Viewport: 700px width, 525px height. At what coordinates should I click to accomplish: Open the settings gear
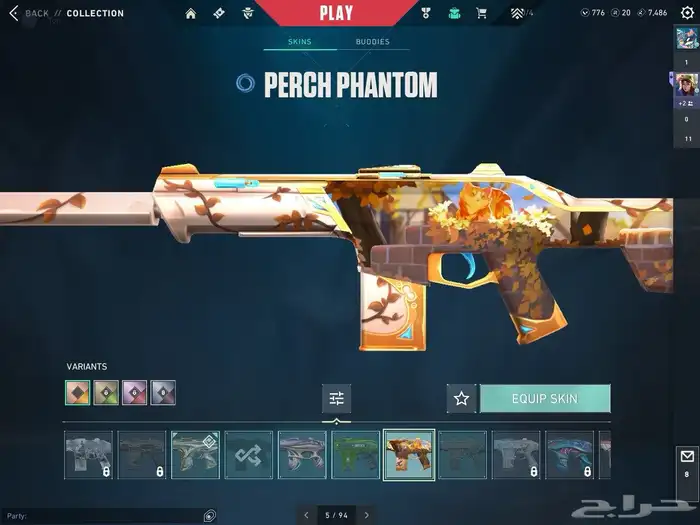[x=686, y=13]
